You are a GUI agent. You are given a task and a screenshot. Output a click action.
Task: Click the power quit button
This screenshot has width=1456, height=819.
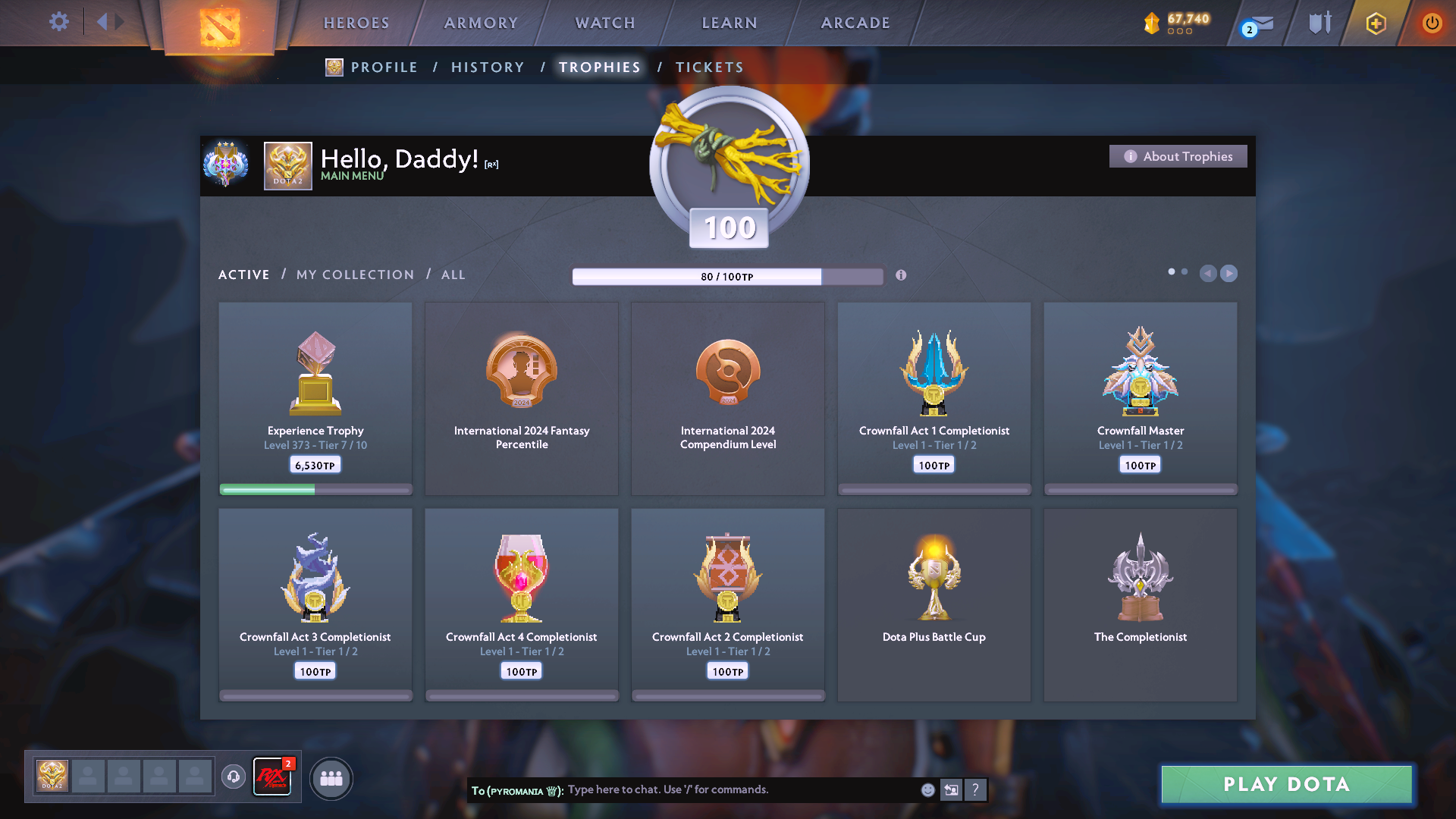click(1432, 23)
